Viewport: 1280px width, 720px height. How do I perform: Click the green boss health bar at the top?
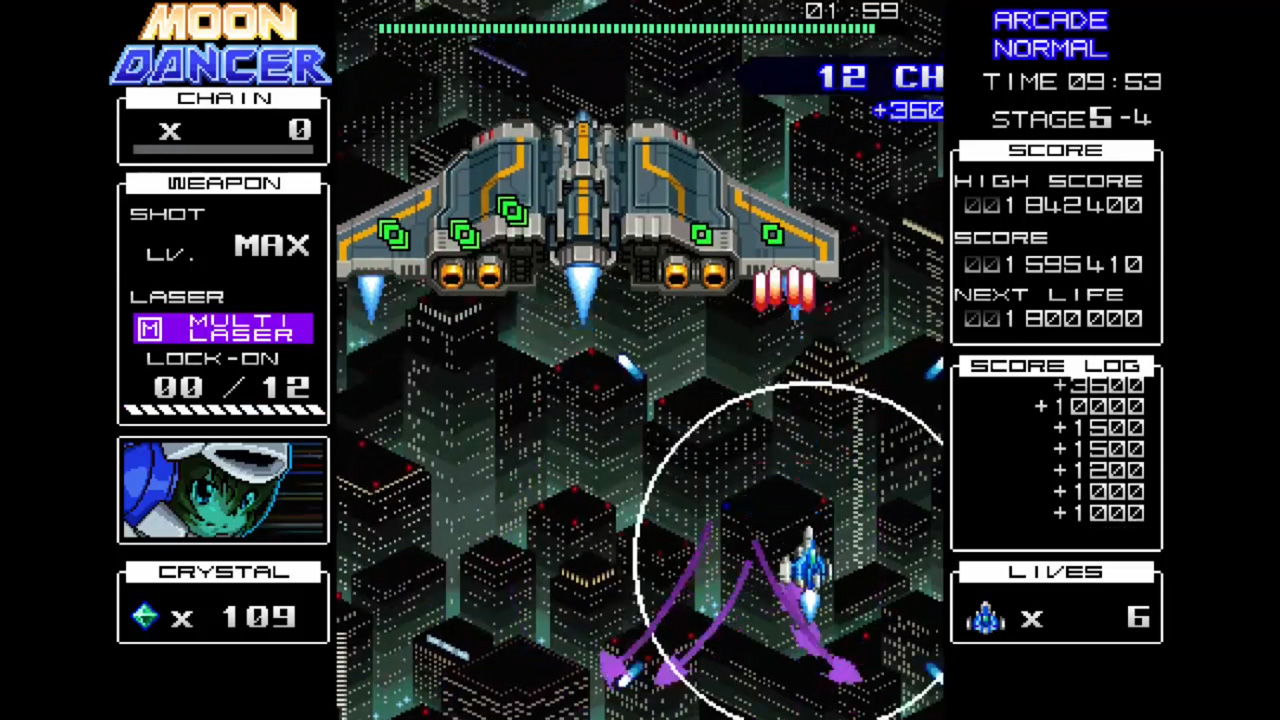click(x=628, y=29)
